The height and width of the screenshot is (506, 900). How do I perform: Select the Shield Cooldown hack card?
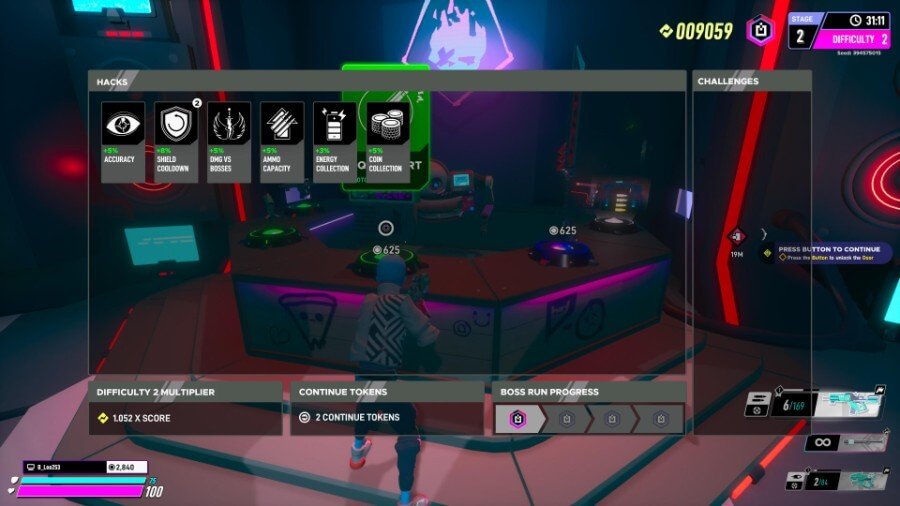pyautogui.click(x=176, y=141)
